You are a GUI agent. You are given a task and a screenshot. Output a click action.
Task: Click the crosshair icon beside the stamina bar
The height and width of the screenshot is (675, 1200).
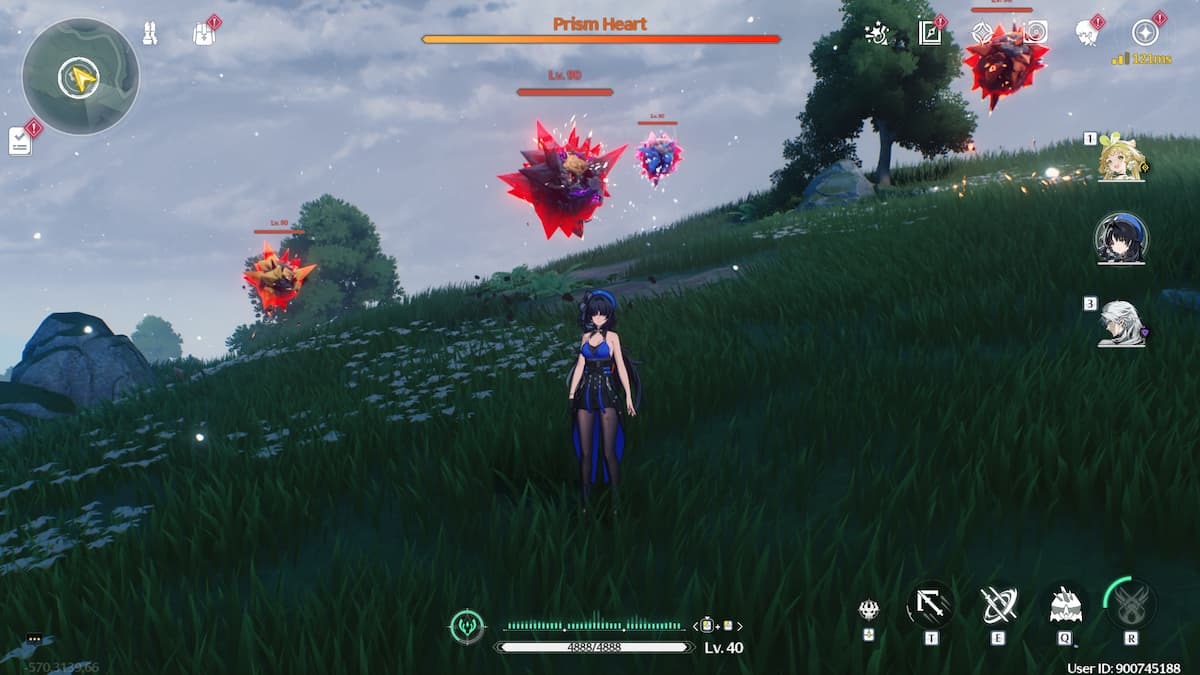[467, 626]
